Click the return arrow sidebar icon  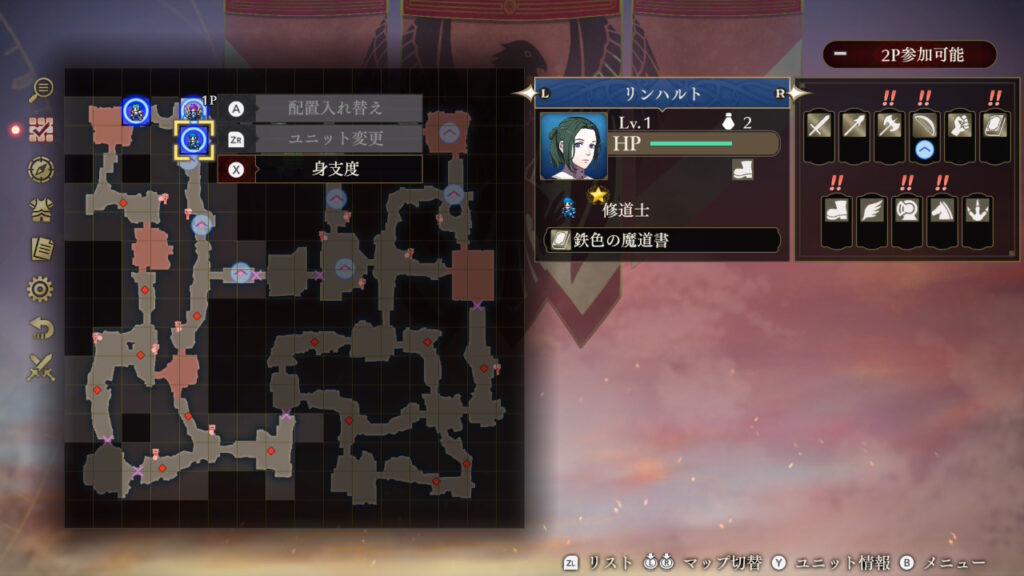[41, 328]
